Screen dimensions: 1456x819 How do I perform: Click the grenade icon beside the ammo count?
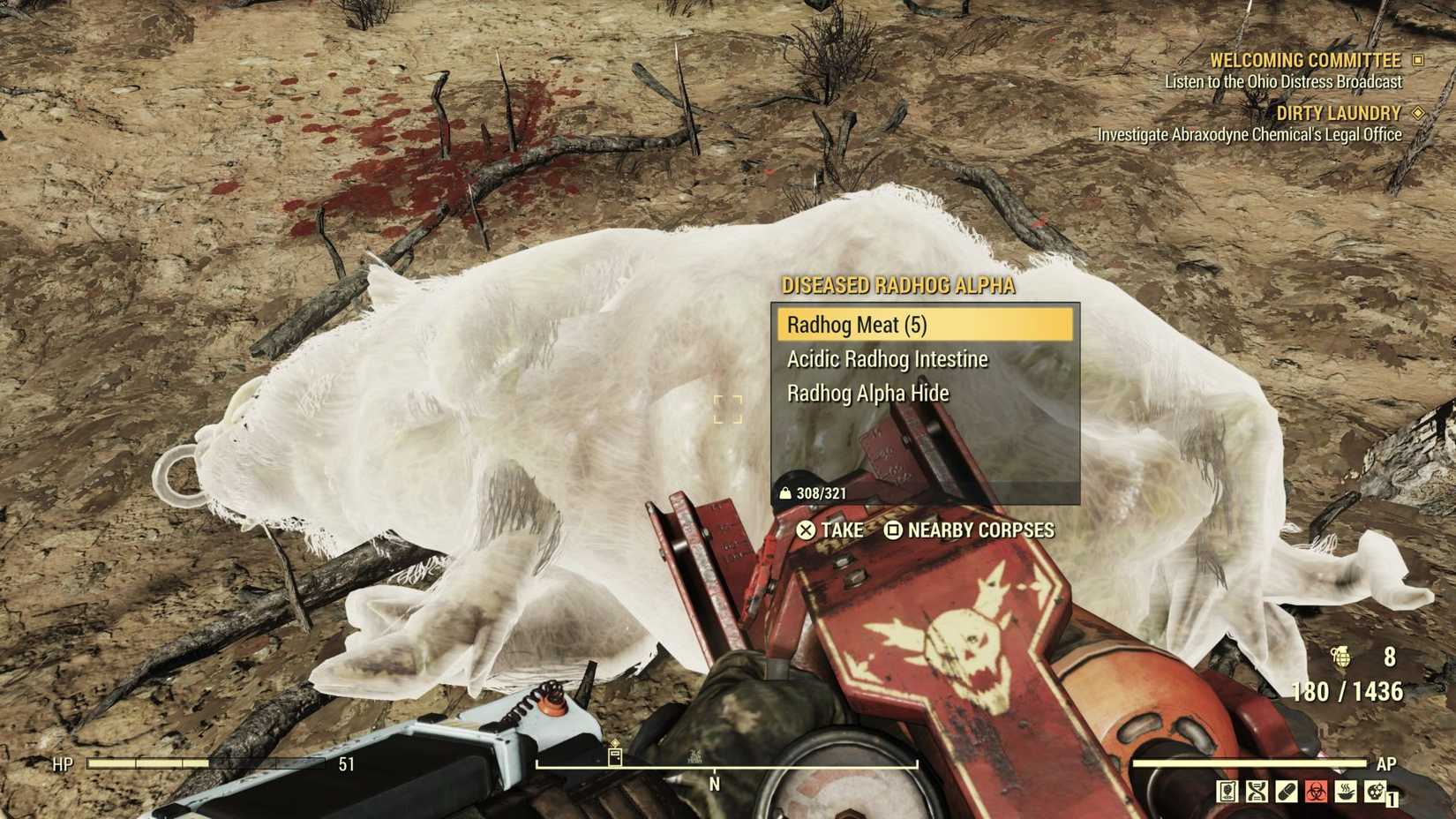click(x=1343, y=659)
